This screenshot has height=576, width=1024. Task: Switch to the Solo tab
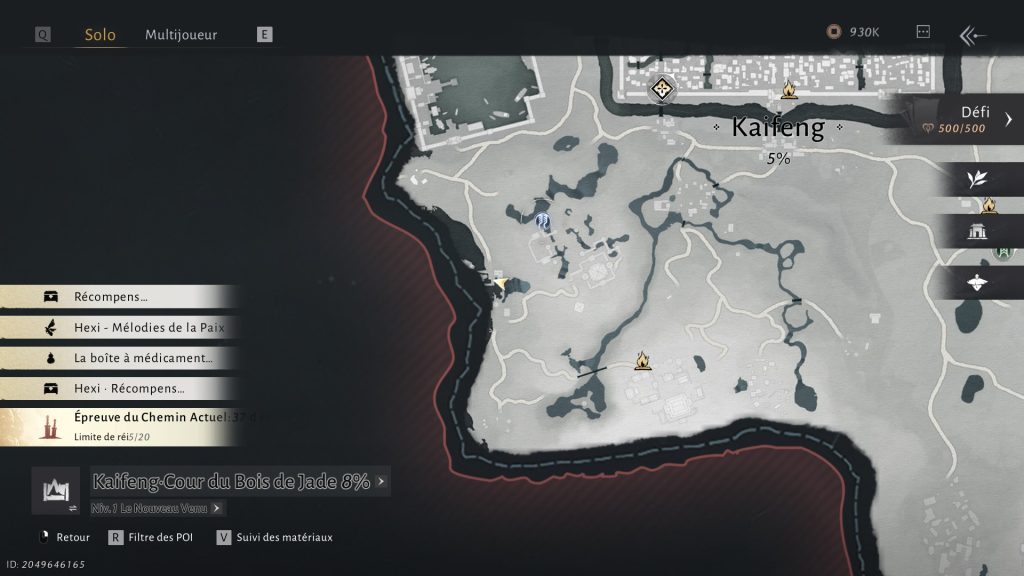(100, 35)
